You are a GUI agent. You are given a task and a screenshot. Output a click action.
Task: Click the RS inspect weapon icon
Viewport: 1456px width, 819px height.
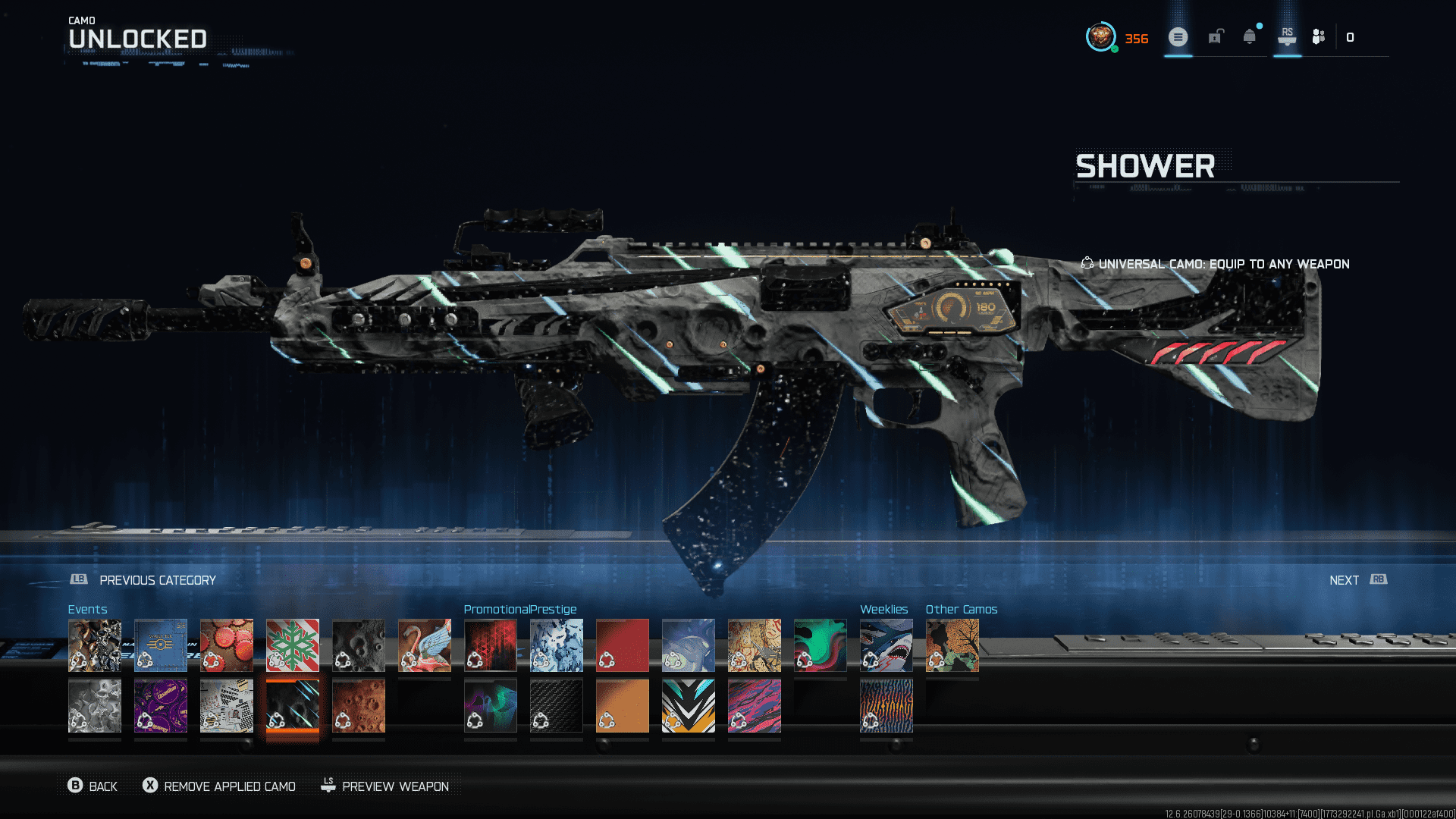pos(1287,36)
